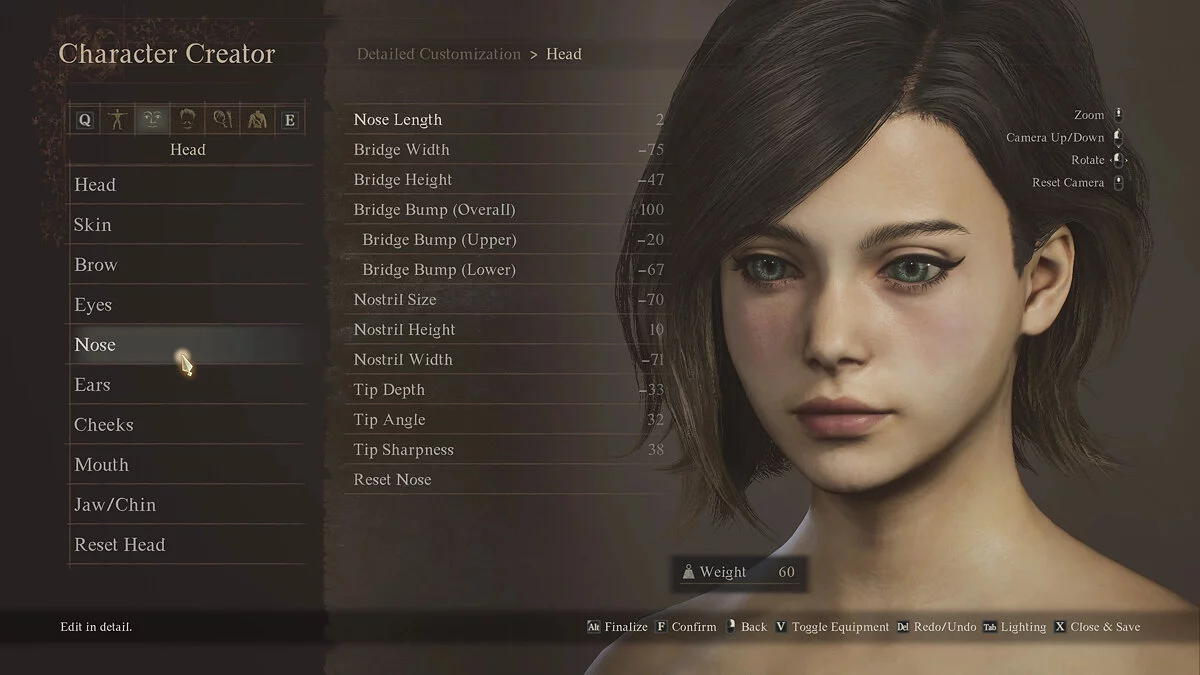This screenshot has height=675, width=1200.
Task: Open the Eyes customization entry
Action: pos(93,305)
